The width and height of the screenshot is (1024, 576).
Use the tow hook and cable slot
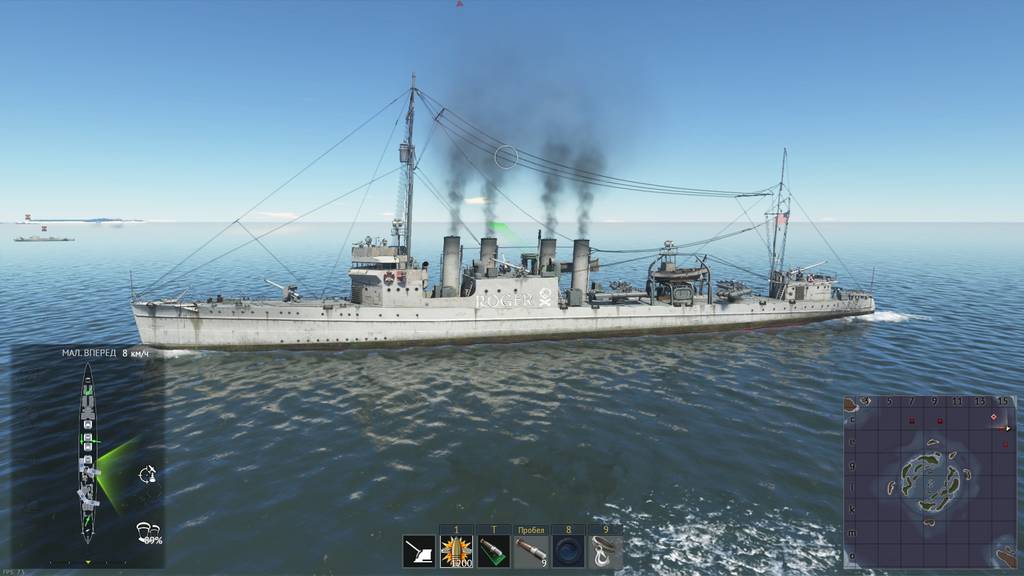coord(605,552)
